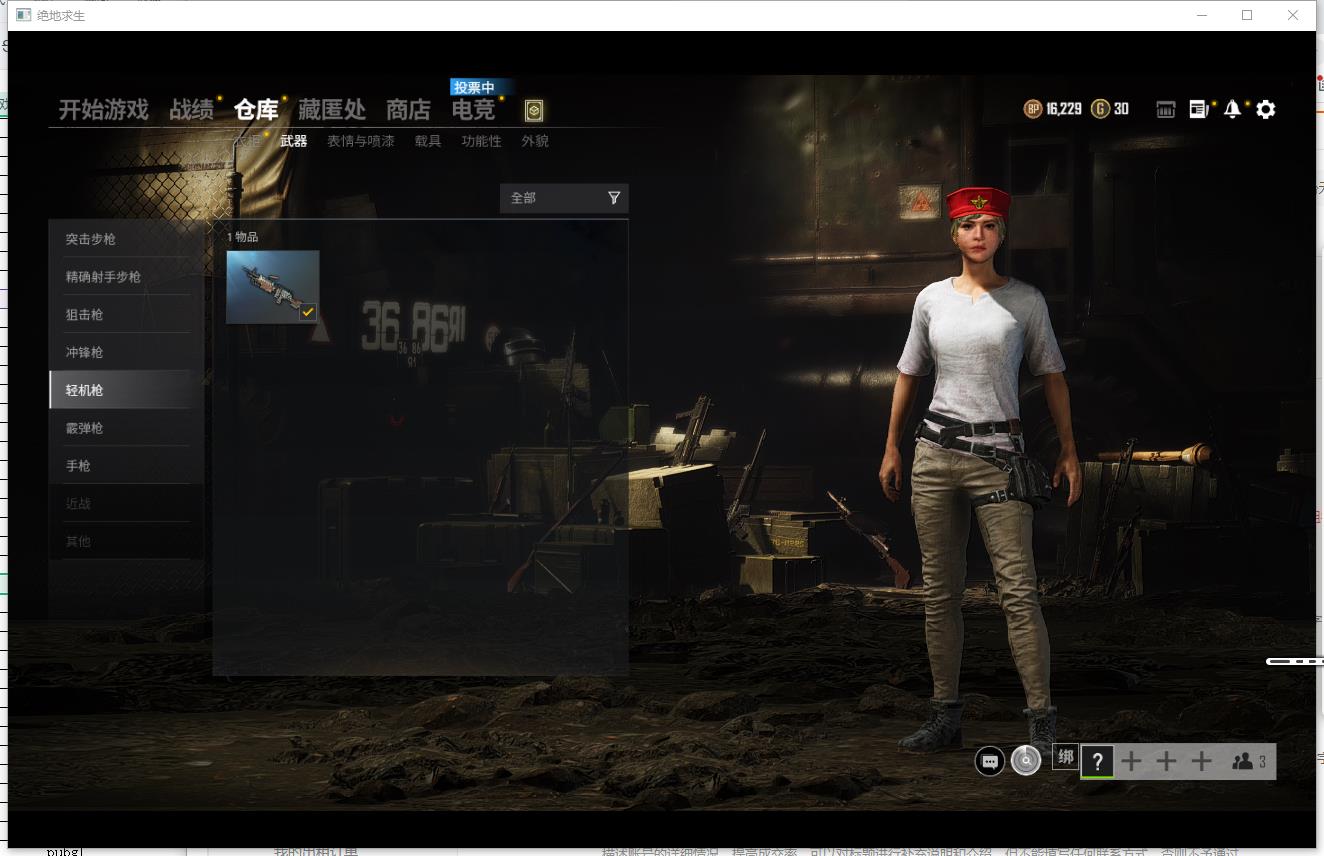Screen dimensions: 1324x856
Task: Switch category to 霰弹枪
Action: pyautogui.click(x=120, y=428)
